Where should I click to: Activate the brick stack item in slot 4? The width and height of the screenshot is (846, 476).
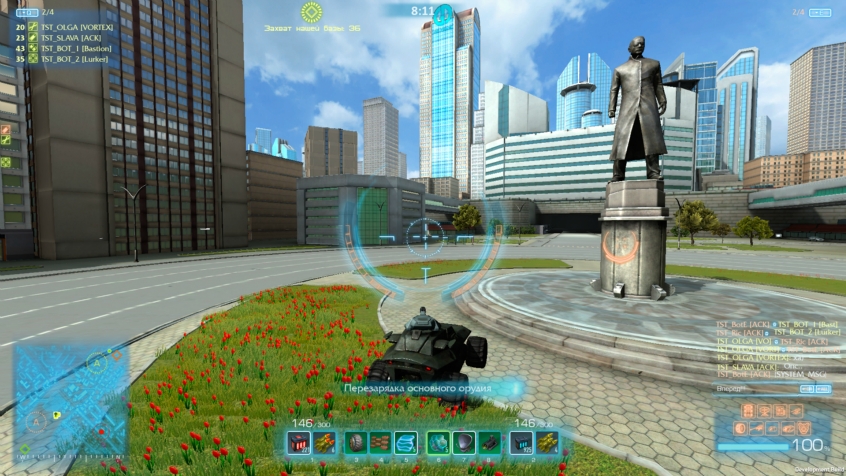click(x=380, y=443)
